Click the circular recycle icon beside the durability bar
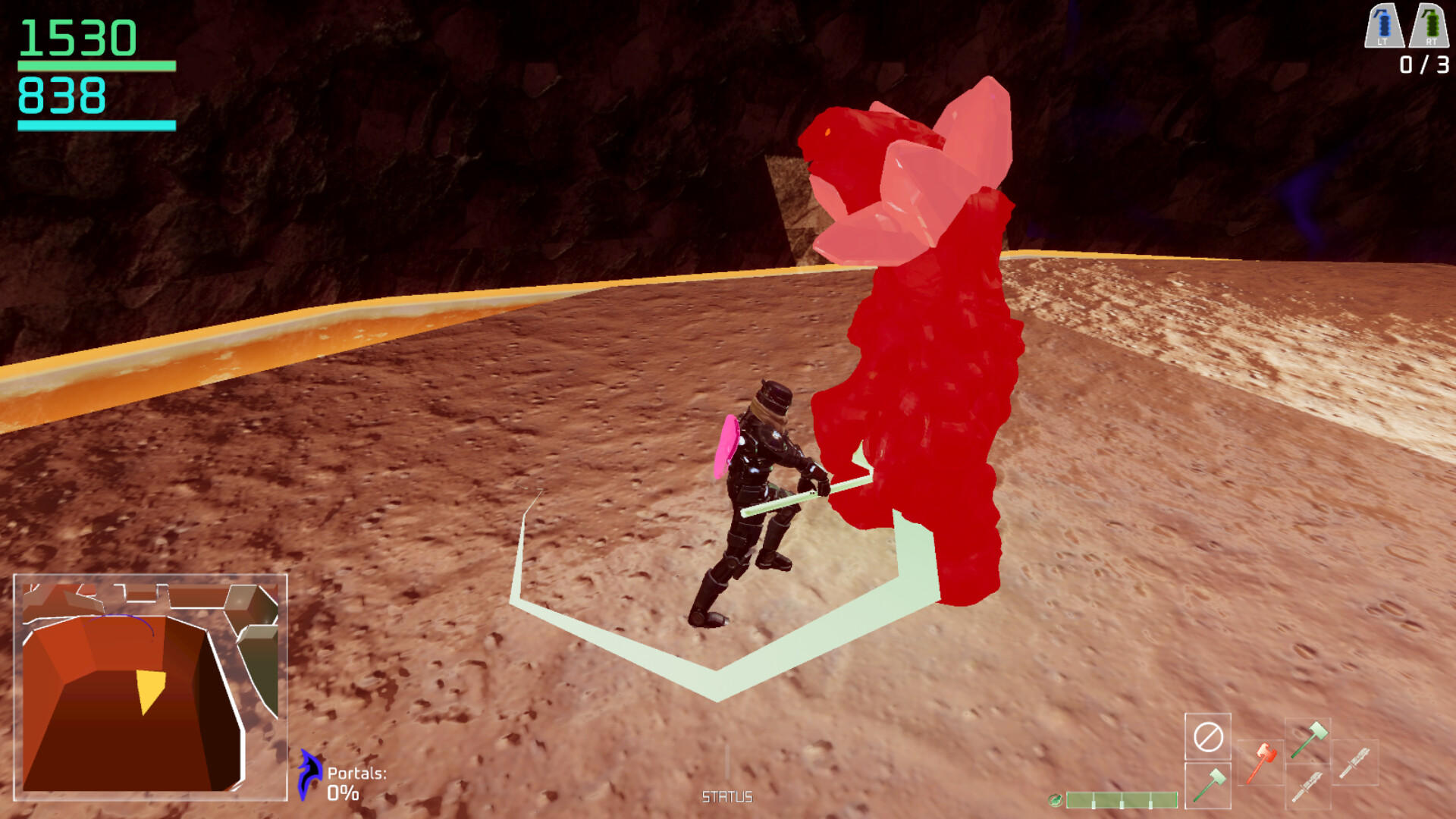The image size is (1456, 819). (x=1056, y=800)
